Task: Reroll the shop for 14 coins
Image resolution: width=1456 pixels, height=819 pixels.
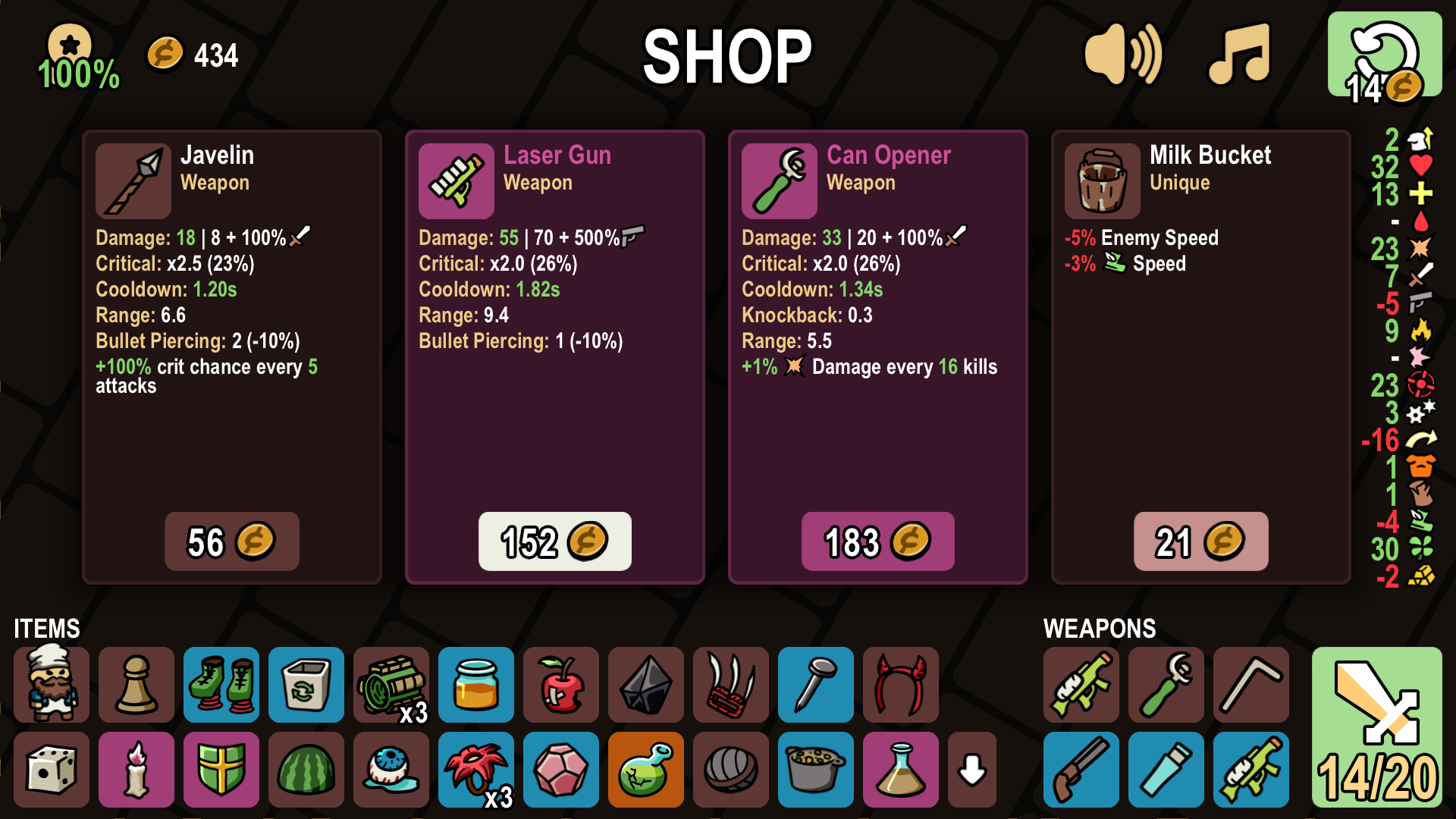Action: pyautogui.click(x=1384, y=55)
